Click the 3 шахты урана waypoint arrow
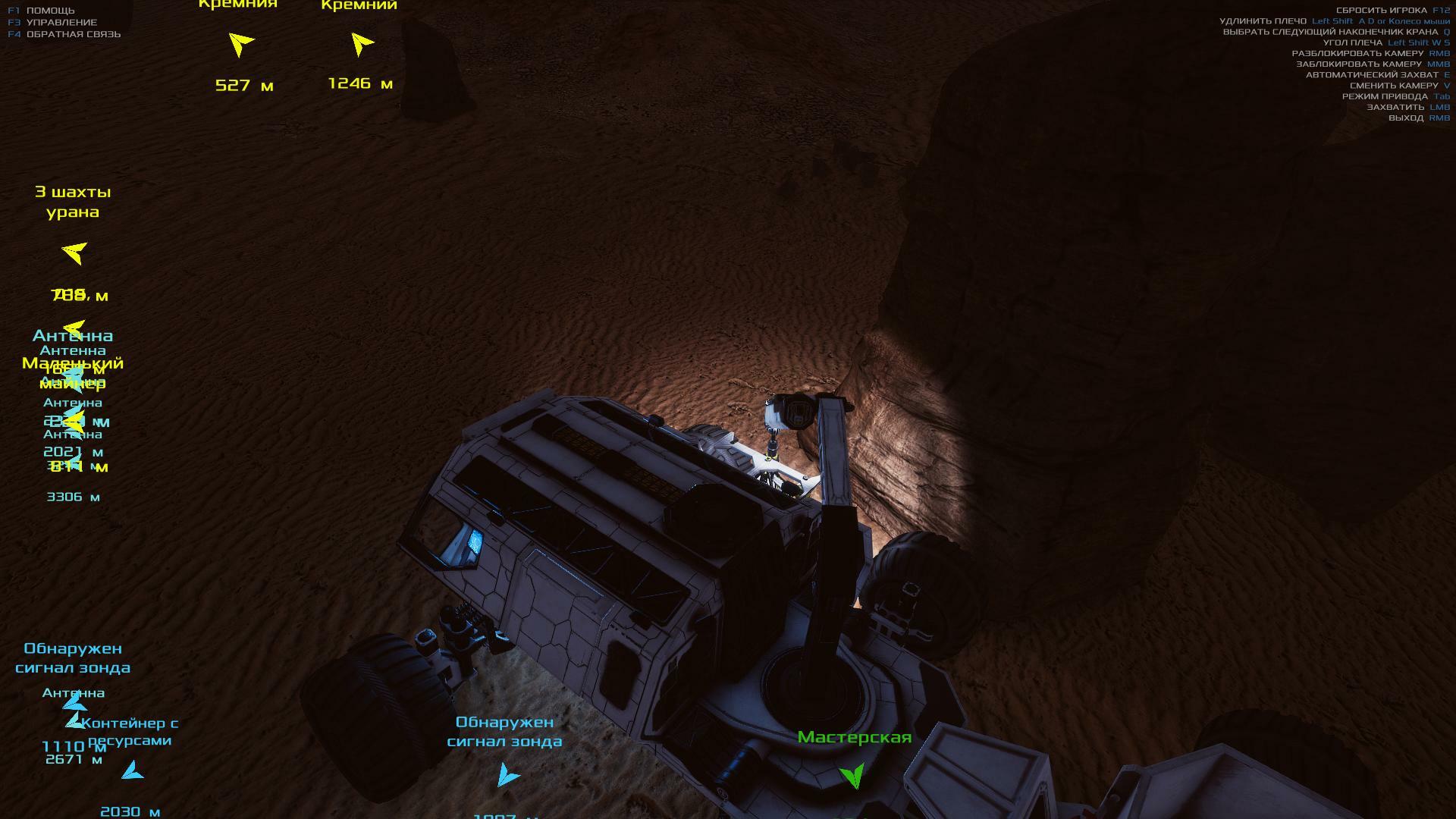The width and height of the screenshot is (1456, 819). coord(75,252)
